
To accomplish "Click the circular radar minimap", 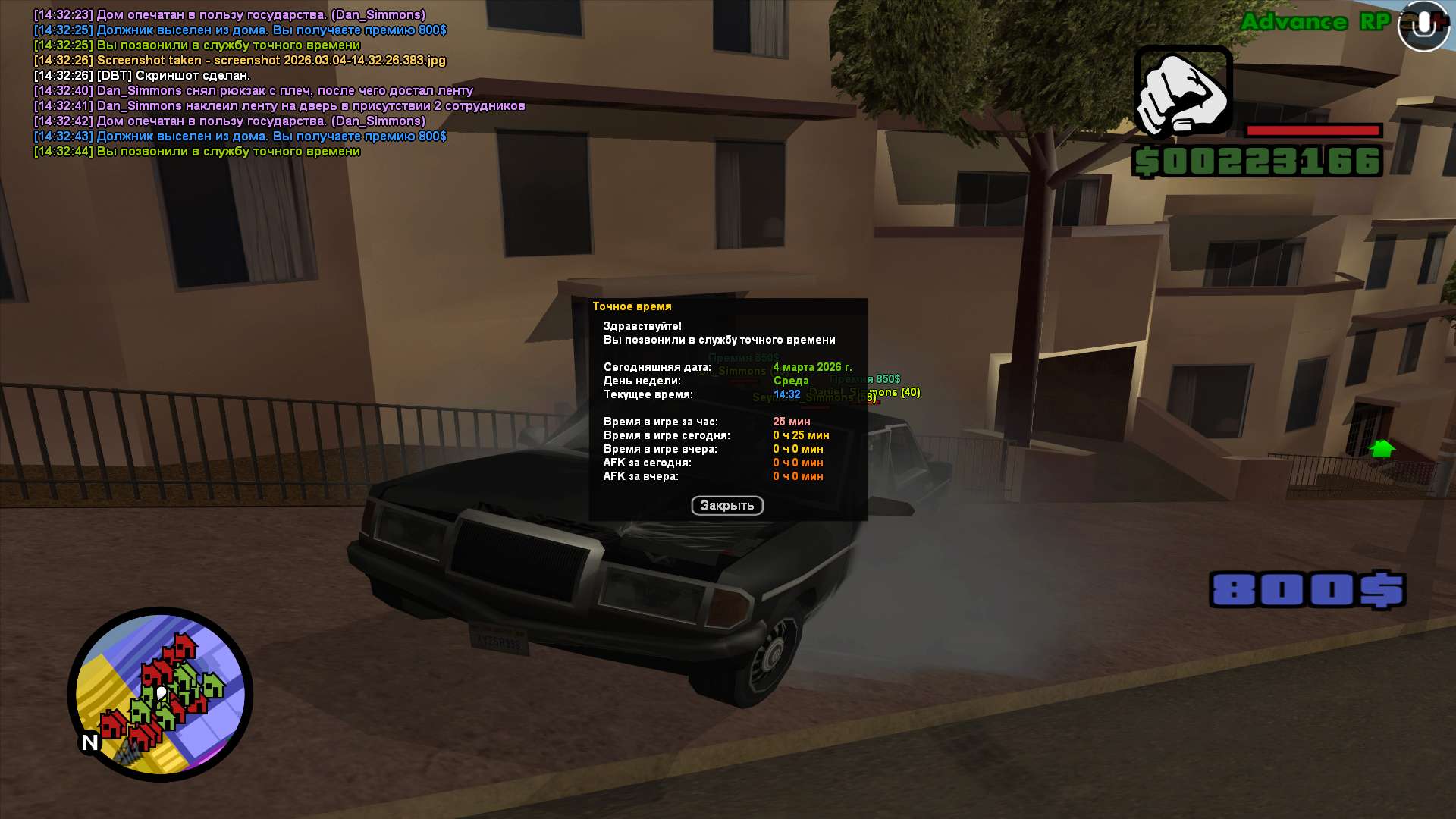I will [160, 694].
